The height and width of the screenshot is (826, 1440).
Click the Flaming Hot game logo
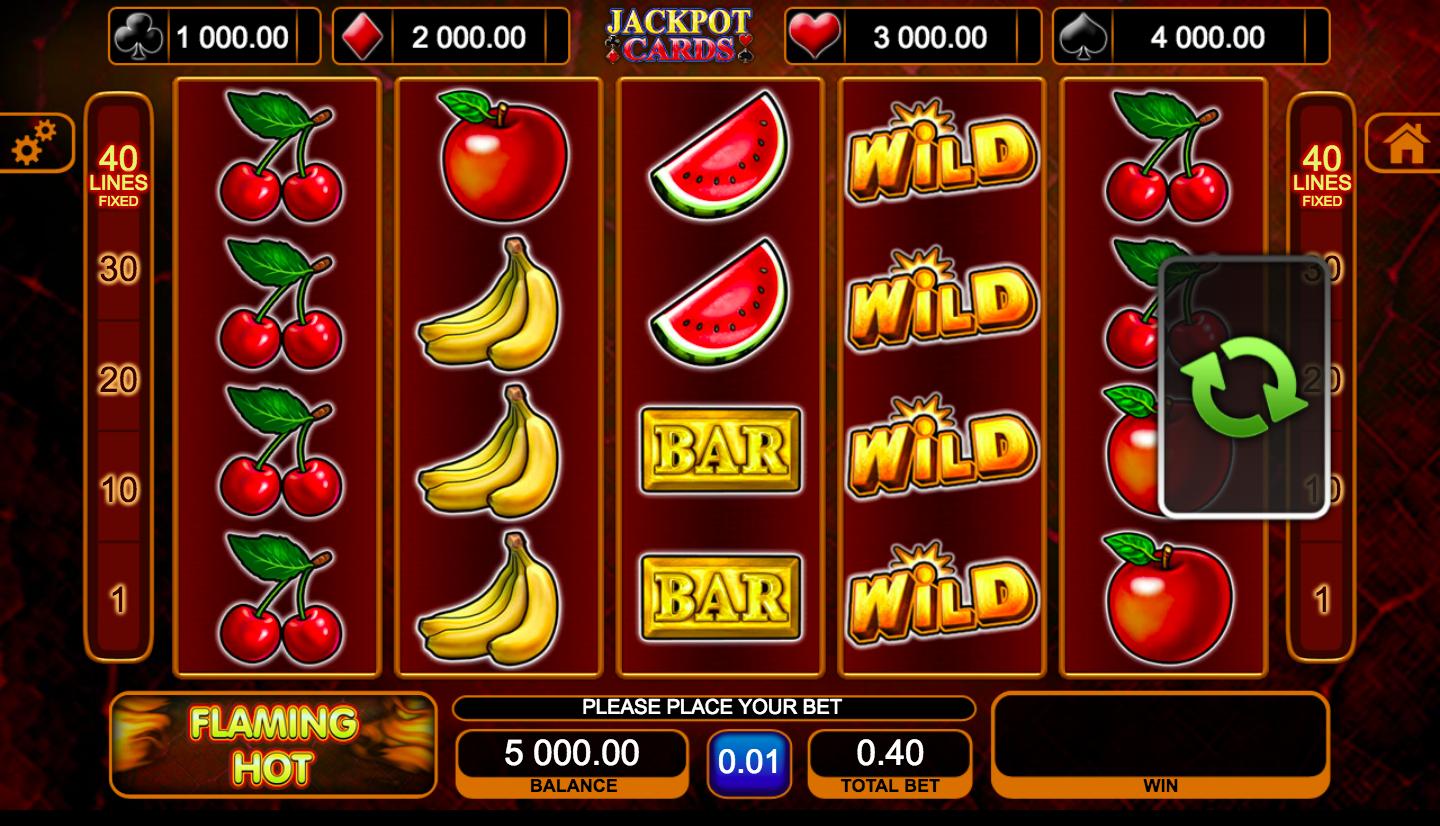pos(271,745)
